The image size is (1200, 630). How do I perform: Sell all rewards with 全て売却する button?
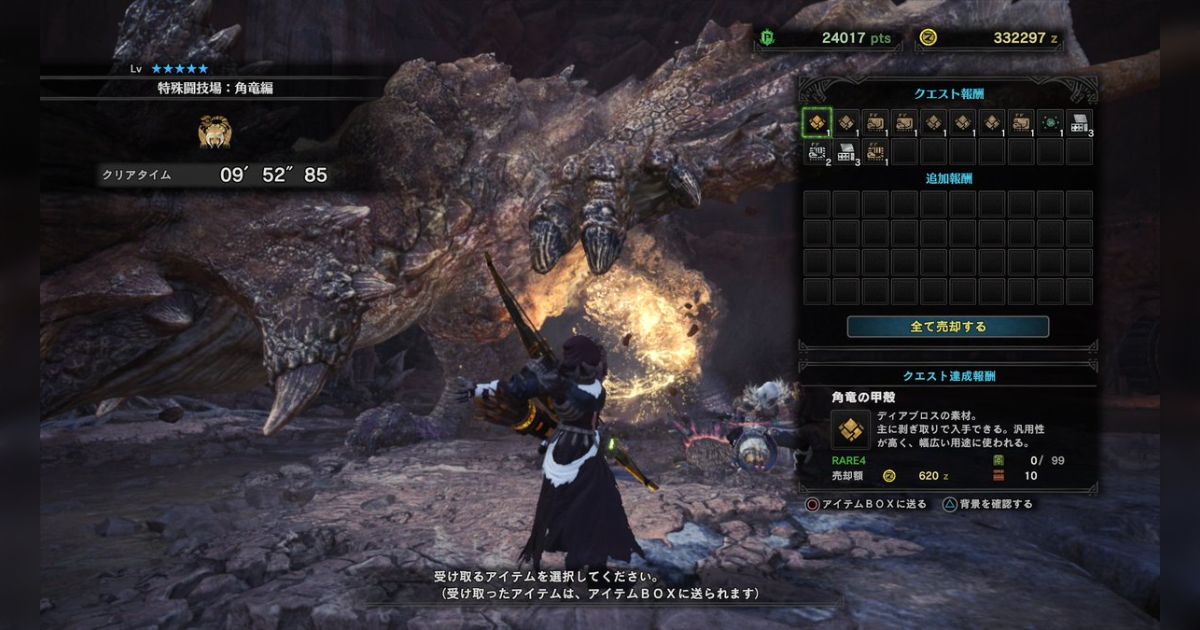[947, 327]
